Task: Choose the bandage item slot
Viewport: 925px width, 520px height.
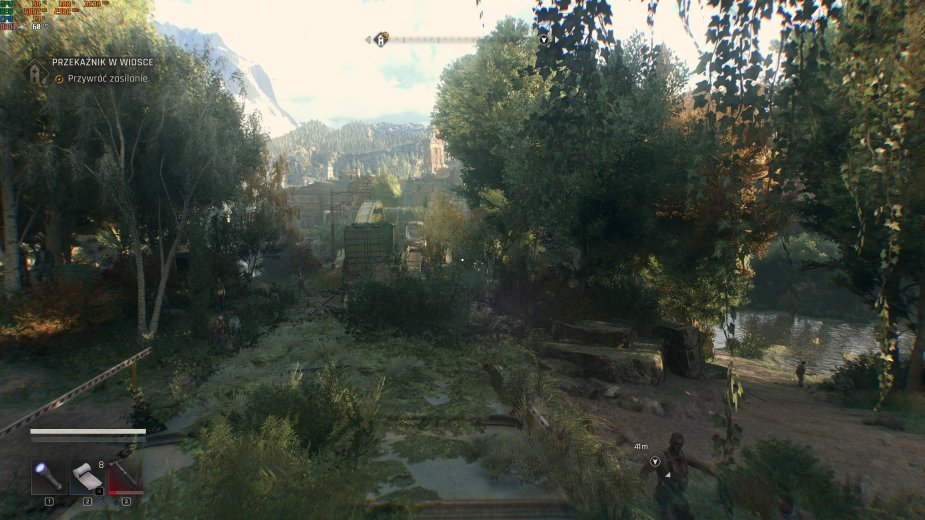Action: 87,477
